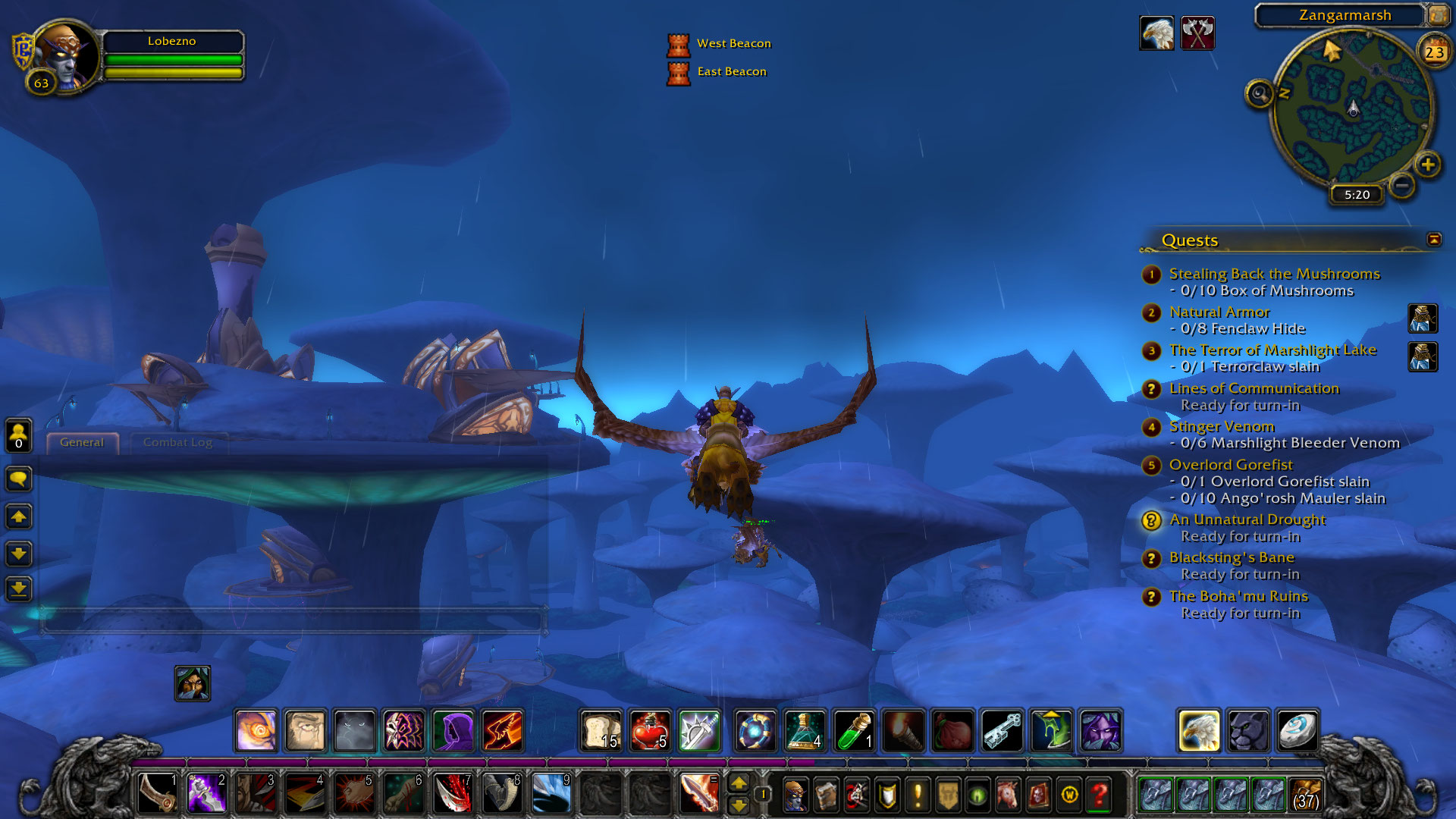Click the red question mark help button

pos(1100,795)
